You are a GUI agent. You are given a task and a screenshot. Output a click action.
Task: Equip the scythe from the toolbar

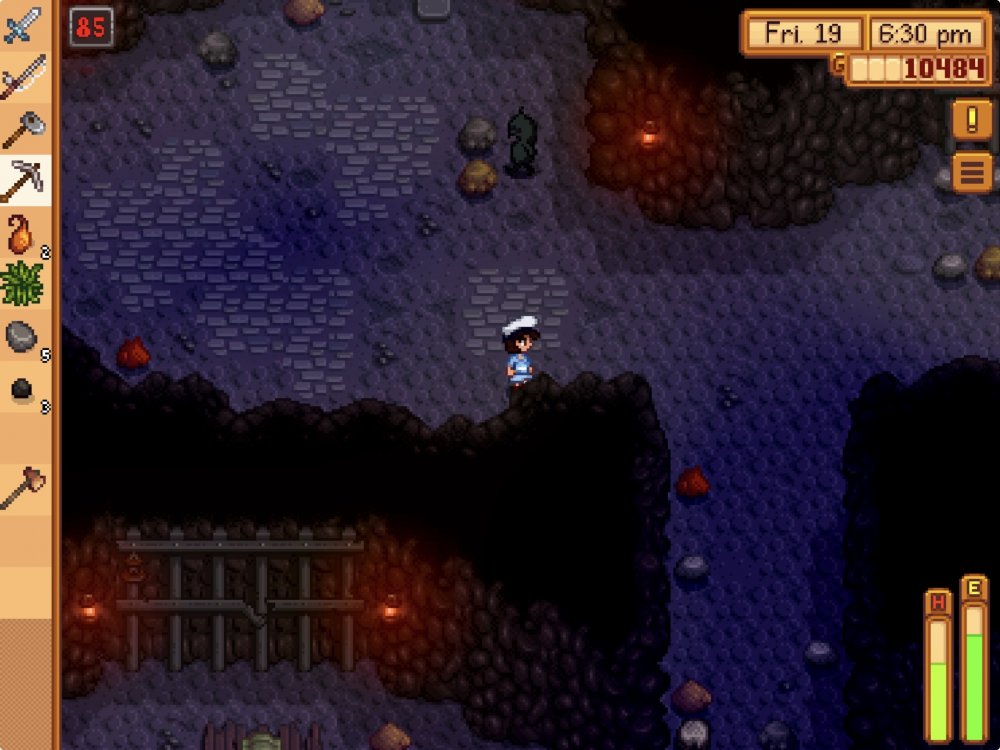click(24, 77)
